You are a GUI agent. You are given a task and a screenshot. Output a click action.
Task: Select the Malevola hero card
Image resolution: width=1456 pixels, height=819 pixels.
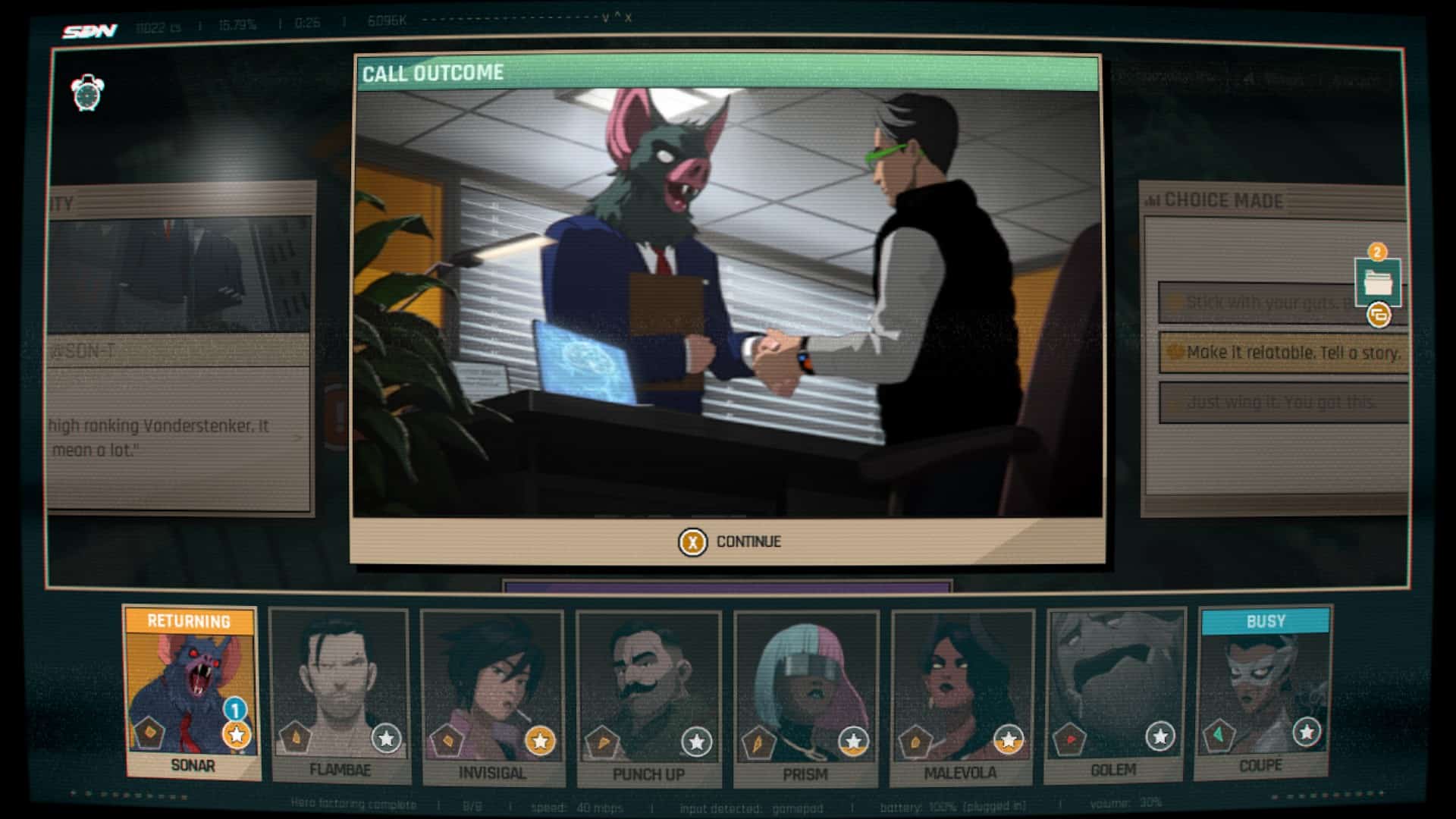click(x=961, y=698)
